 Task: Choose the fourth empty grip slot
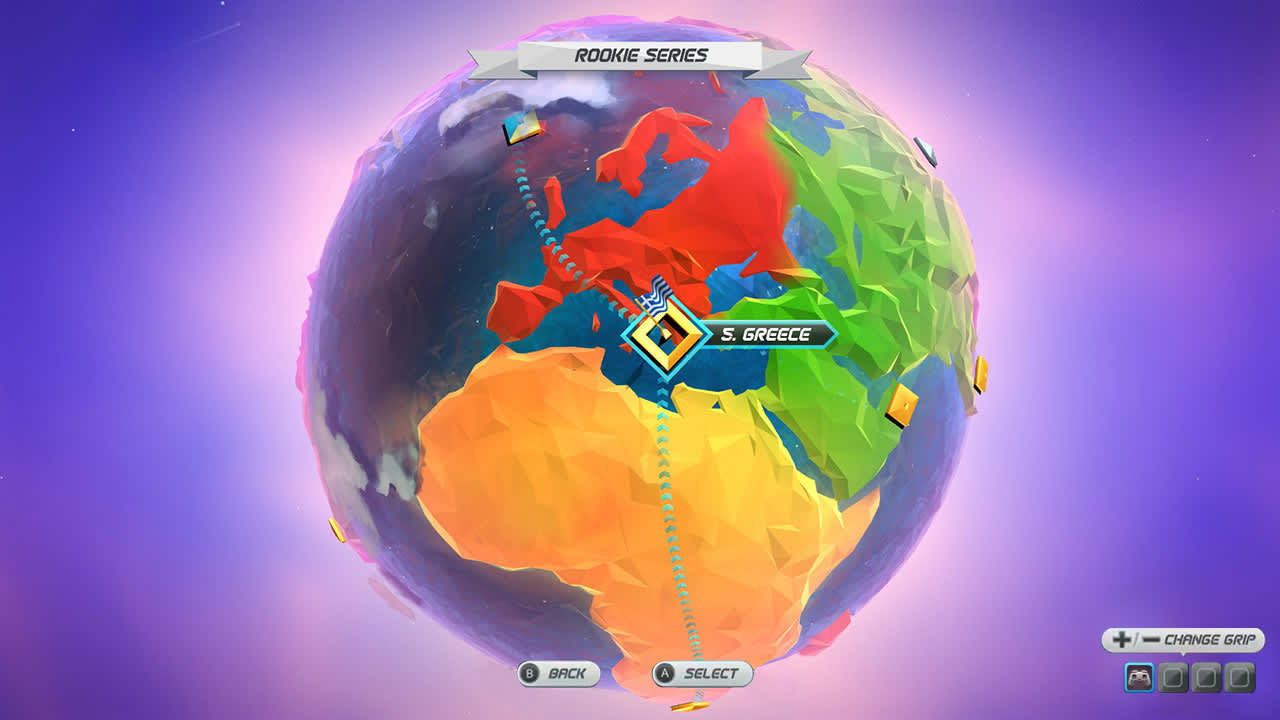coord(1238,677)
